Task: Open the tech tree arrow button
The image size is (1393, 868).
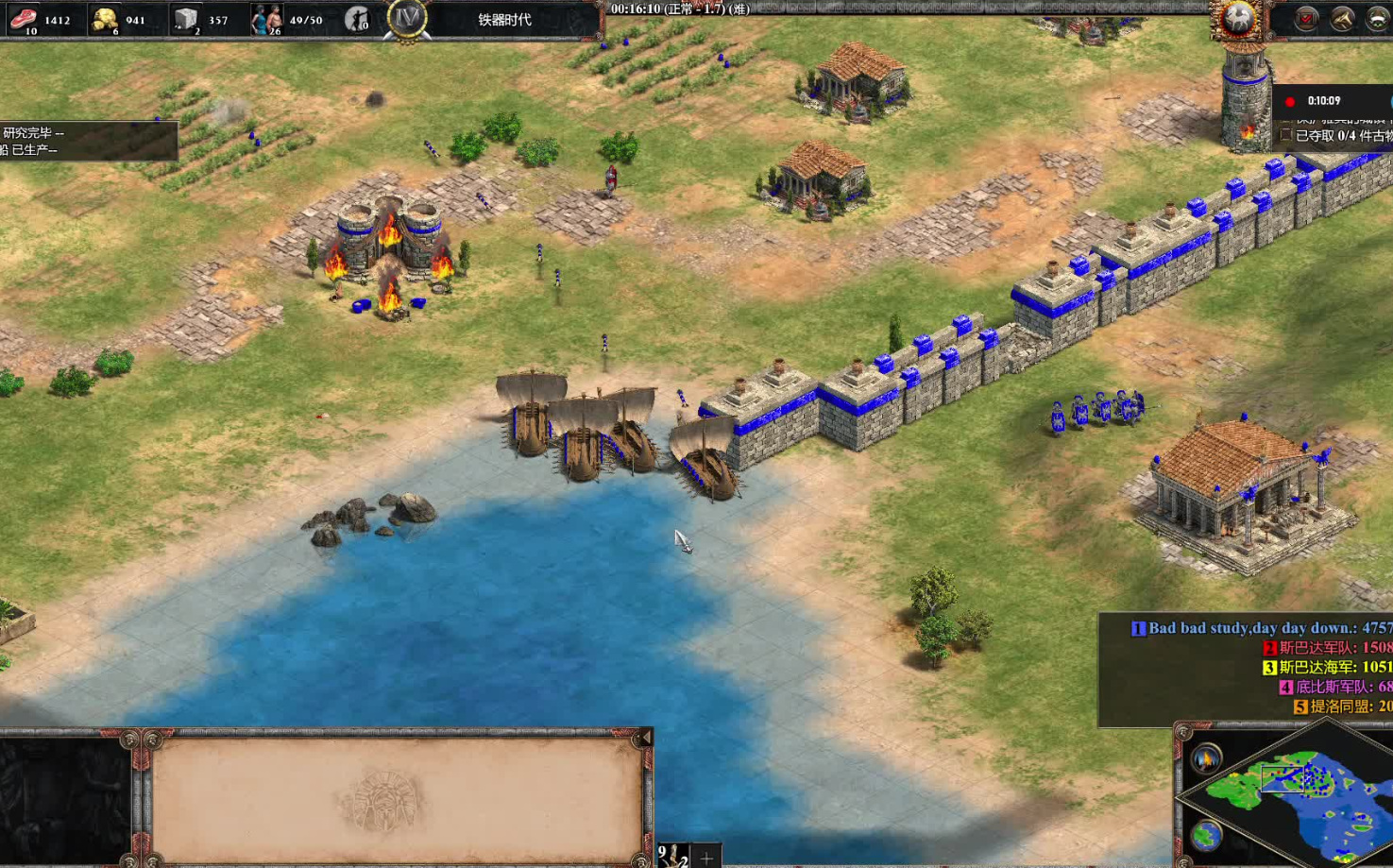Action: pyautogui.click(x=1342, y=18)
